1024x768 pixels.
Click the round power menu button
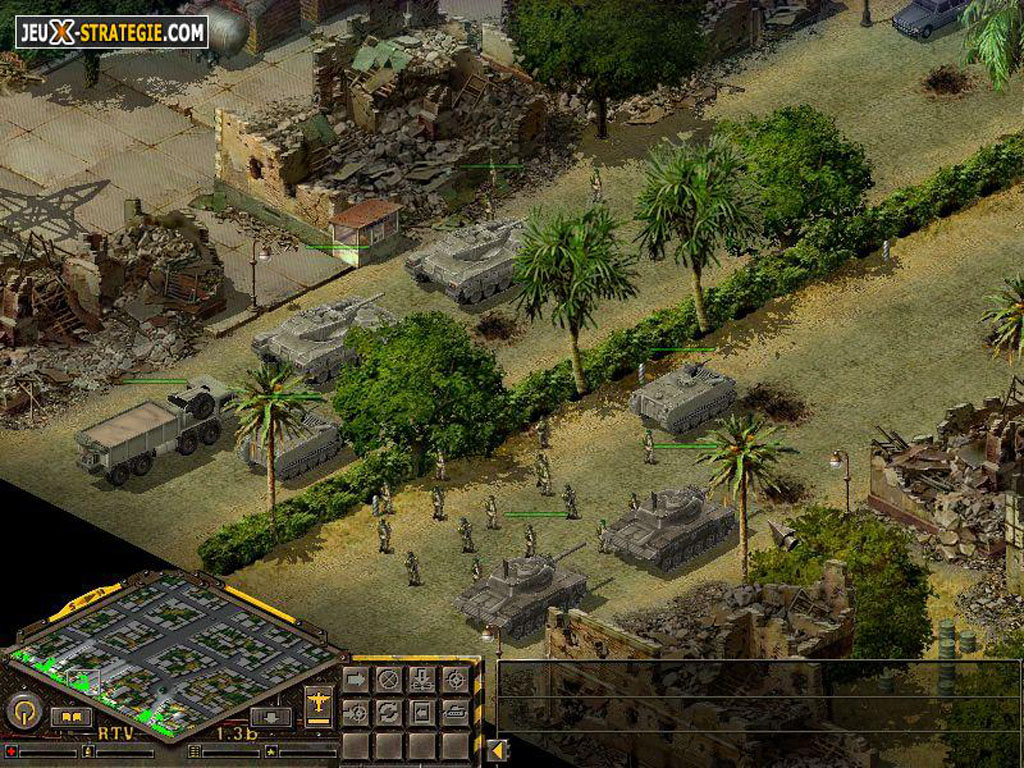click(x=22, y=712)
